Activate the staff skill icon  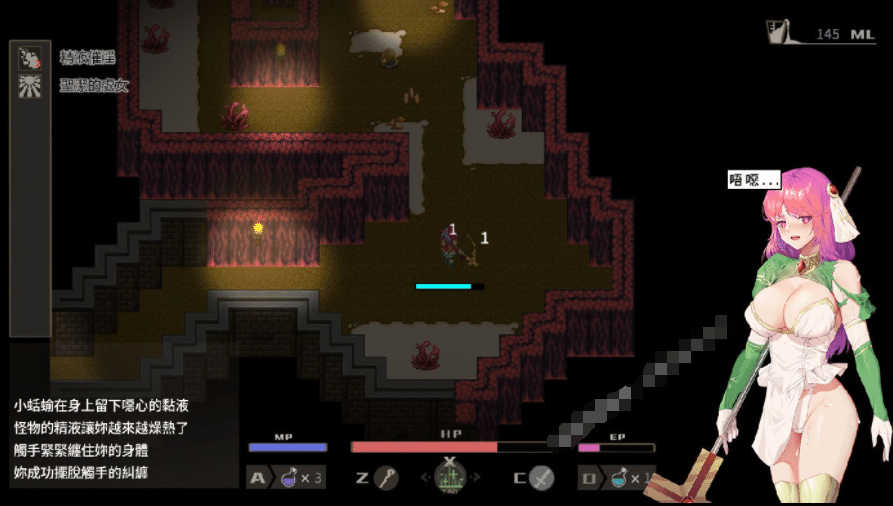pyautogui.click(x=386, y=478)
